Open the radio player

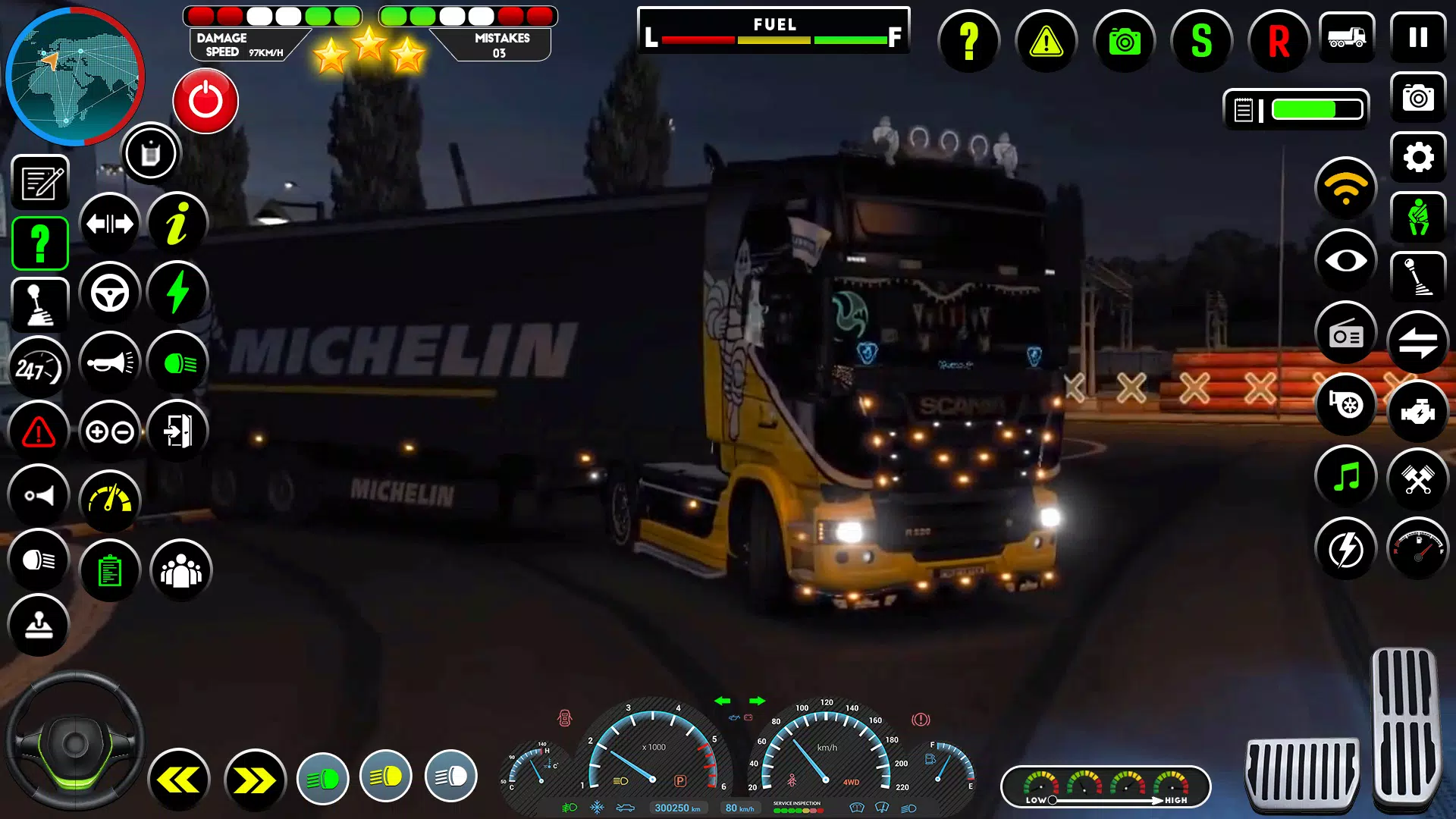click(x=1345, y=334)
